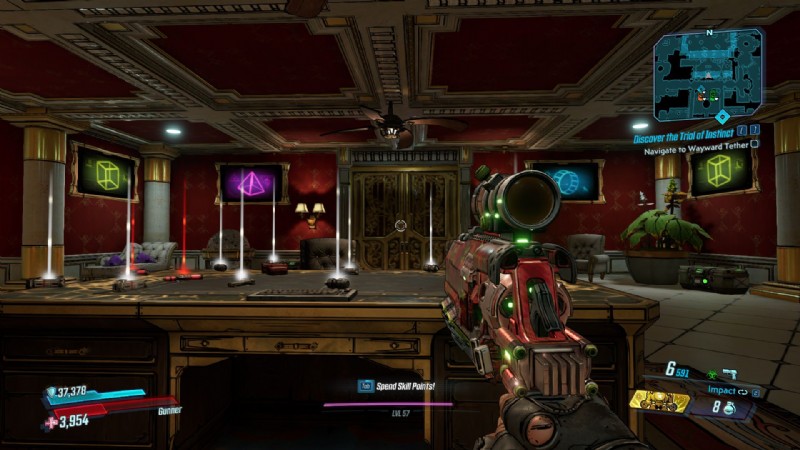800x450 pixels.
Task: Open the minimap in the corner
Action: pos(708,74)
